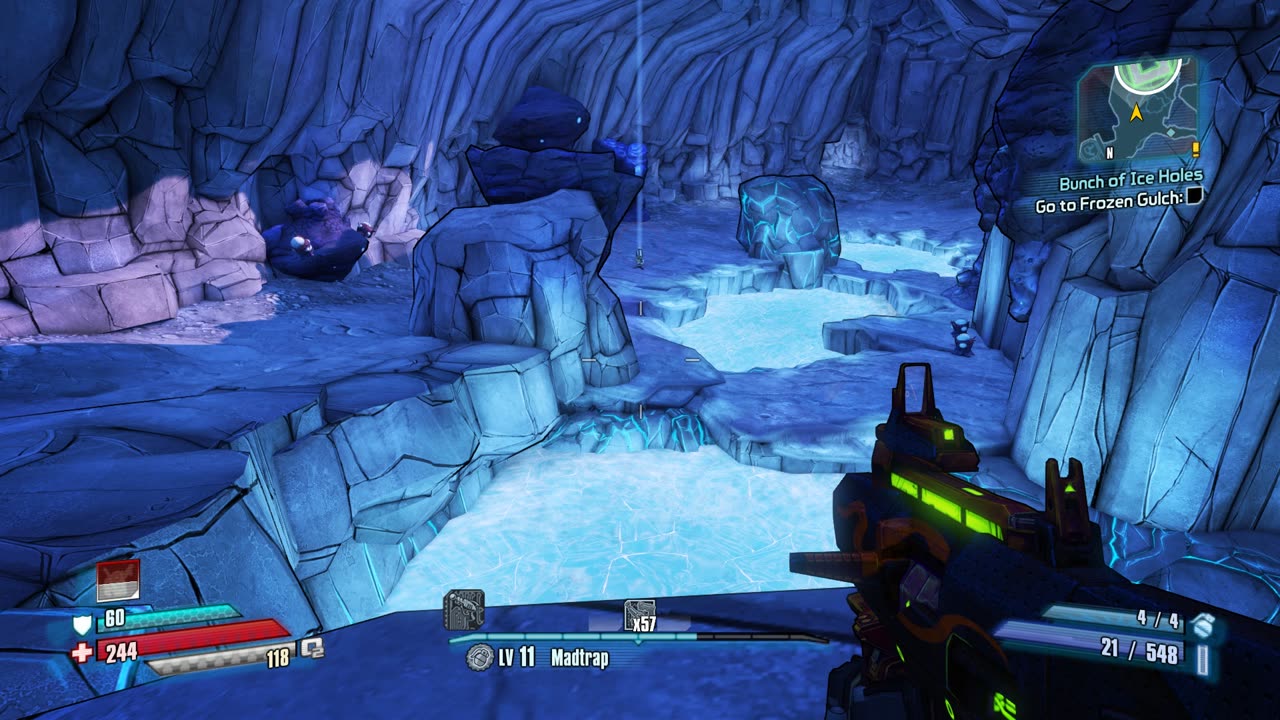Click the ammo magazine icon

(x=1203, y=659)
